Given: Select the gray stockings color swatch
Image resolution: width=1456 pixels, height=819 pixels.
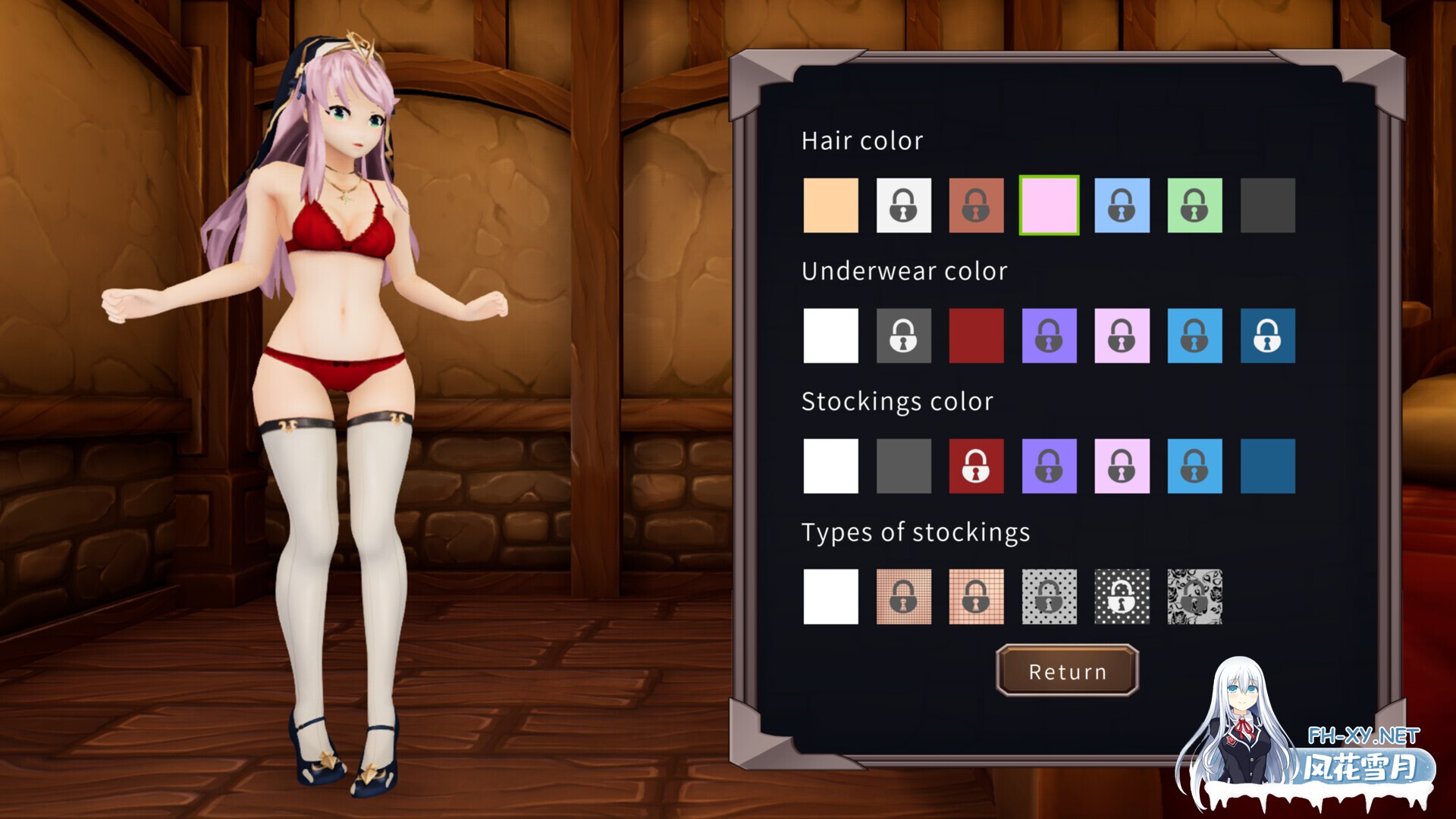Looking at the screenshot, I should click(x=903, y=466).
